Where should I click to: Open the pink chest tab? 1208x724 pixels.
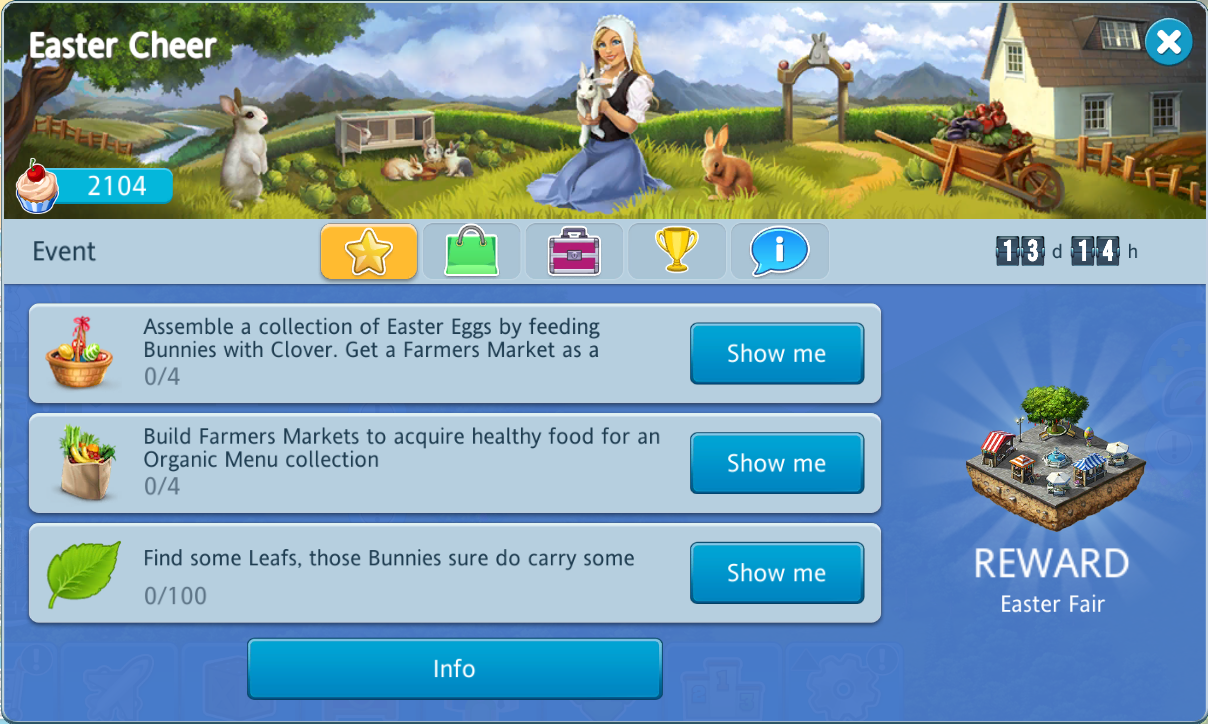[574, 251]
